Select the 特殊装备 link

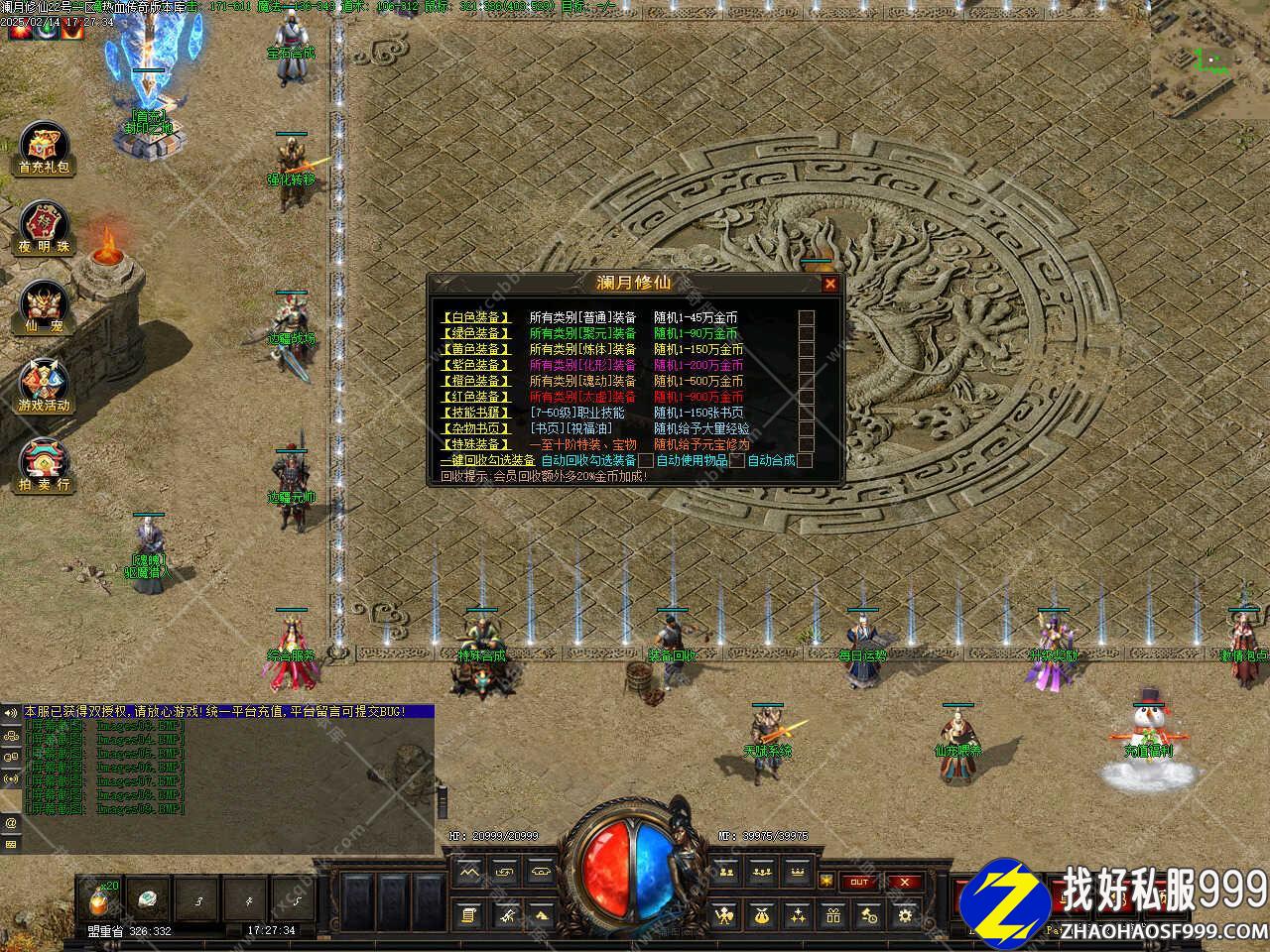[x=477, y=444]
